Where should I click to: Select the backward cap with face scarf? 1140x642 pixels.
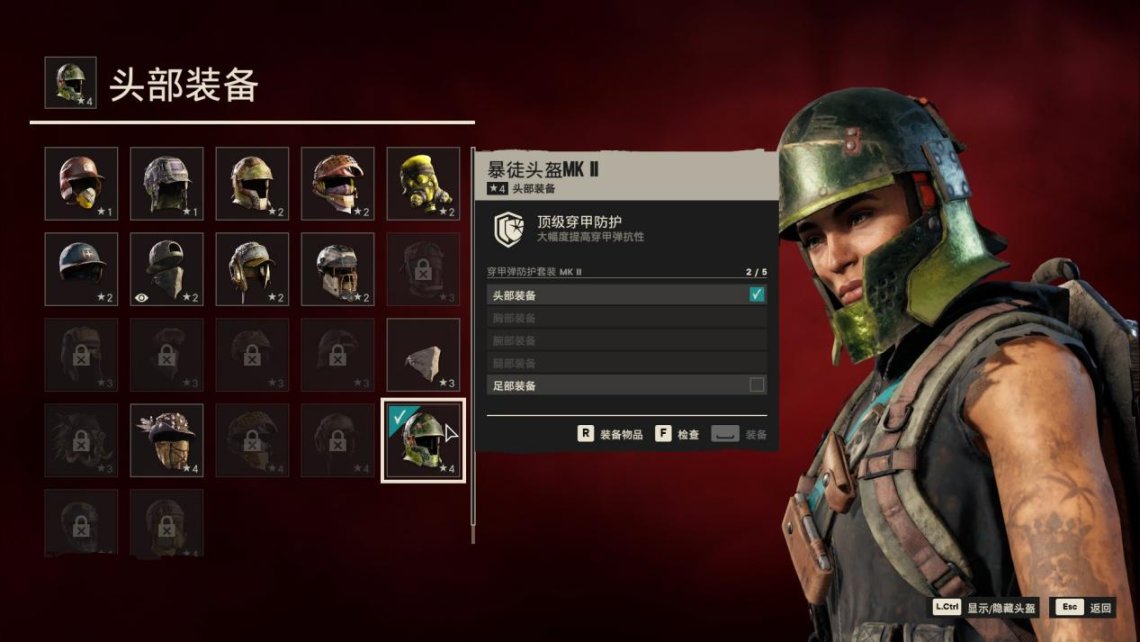tap(167, 269)
